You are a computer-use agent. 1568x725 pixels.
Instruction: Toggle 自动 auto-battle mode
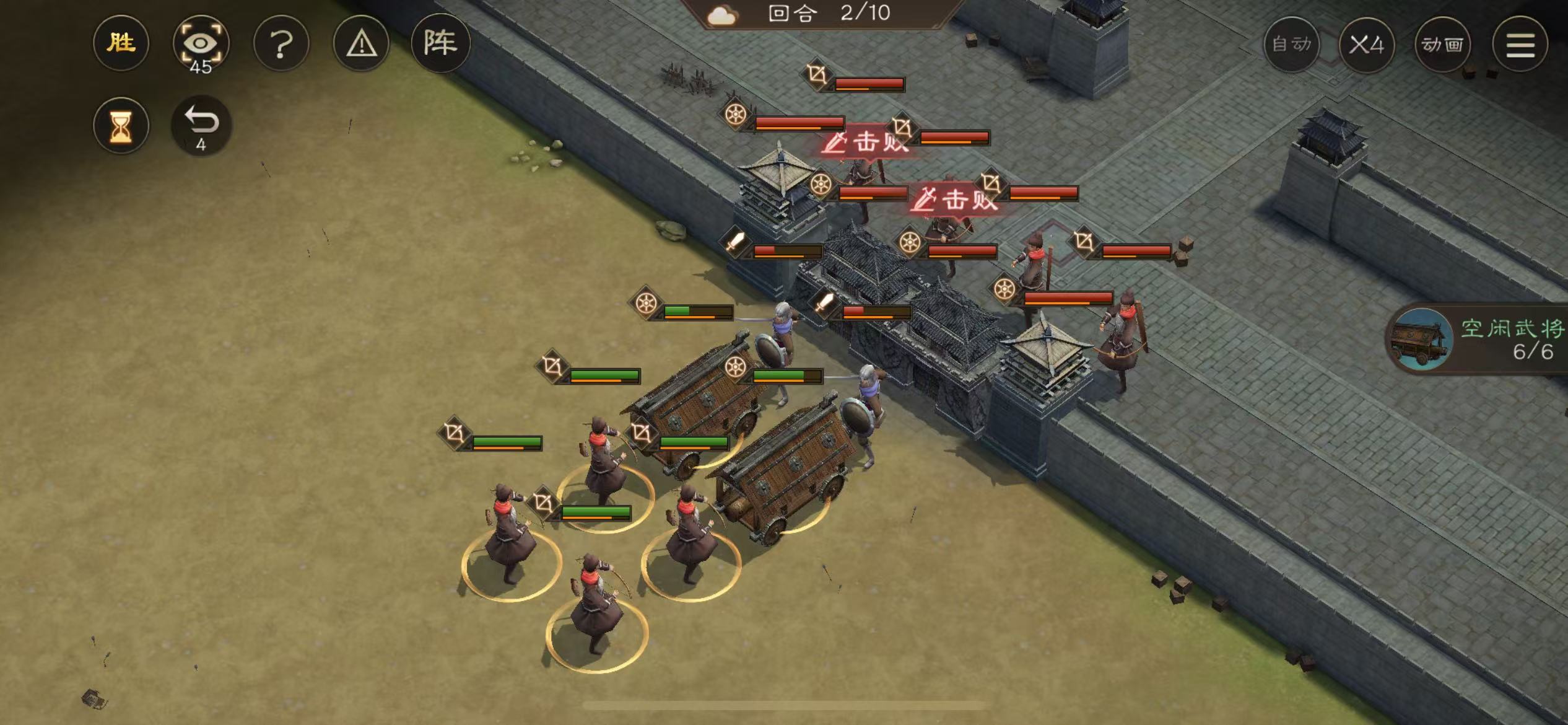[1291, 45]
